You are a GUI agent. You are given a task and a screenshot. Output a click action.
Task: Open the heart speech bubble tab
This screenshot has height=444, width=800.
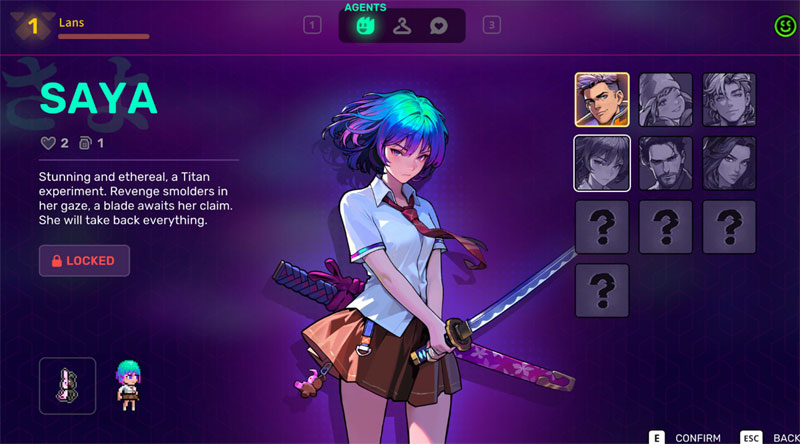coord(438,26)
